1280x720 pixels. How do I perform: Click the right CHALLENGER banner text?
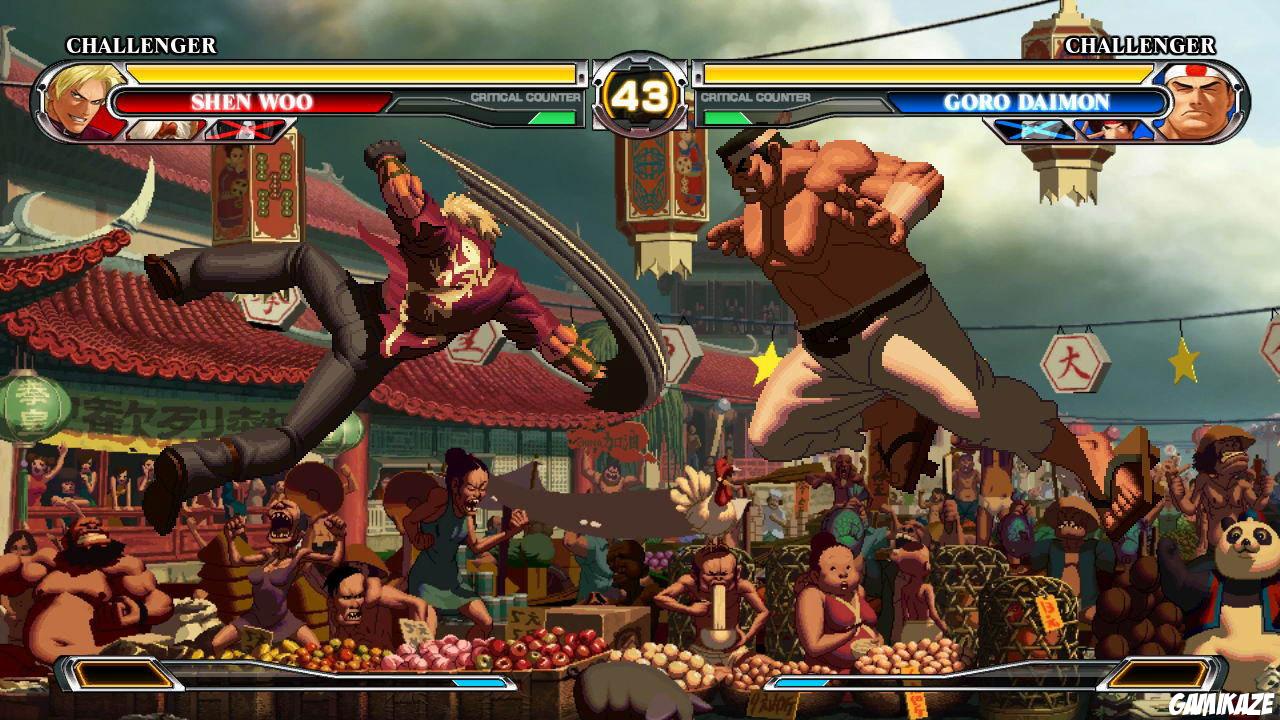[1141, 45]
